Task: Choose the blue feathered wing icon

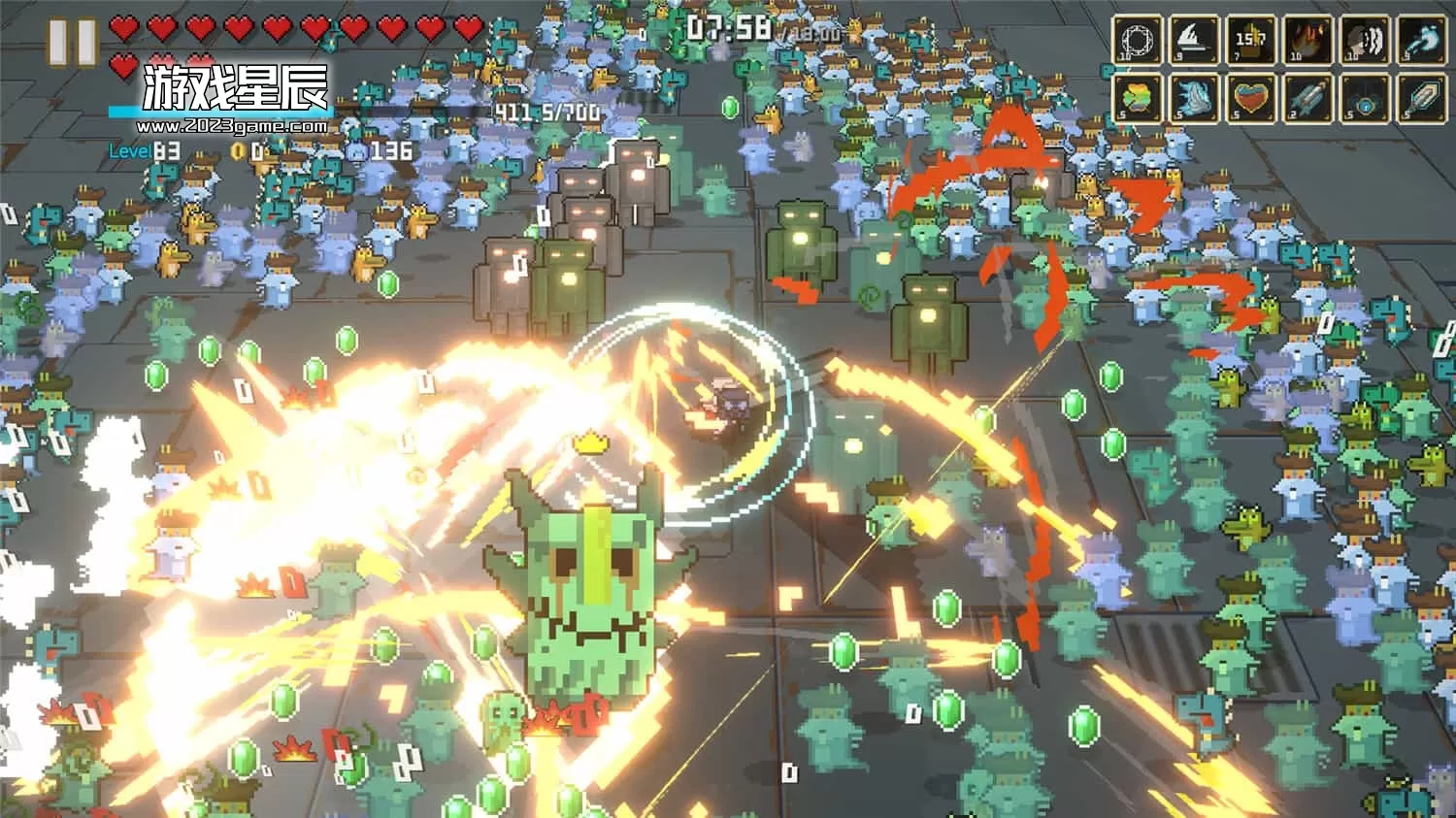Action: point(1194,98)
